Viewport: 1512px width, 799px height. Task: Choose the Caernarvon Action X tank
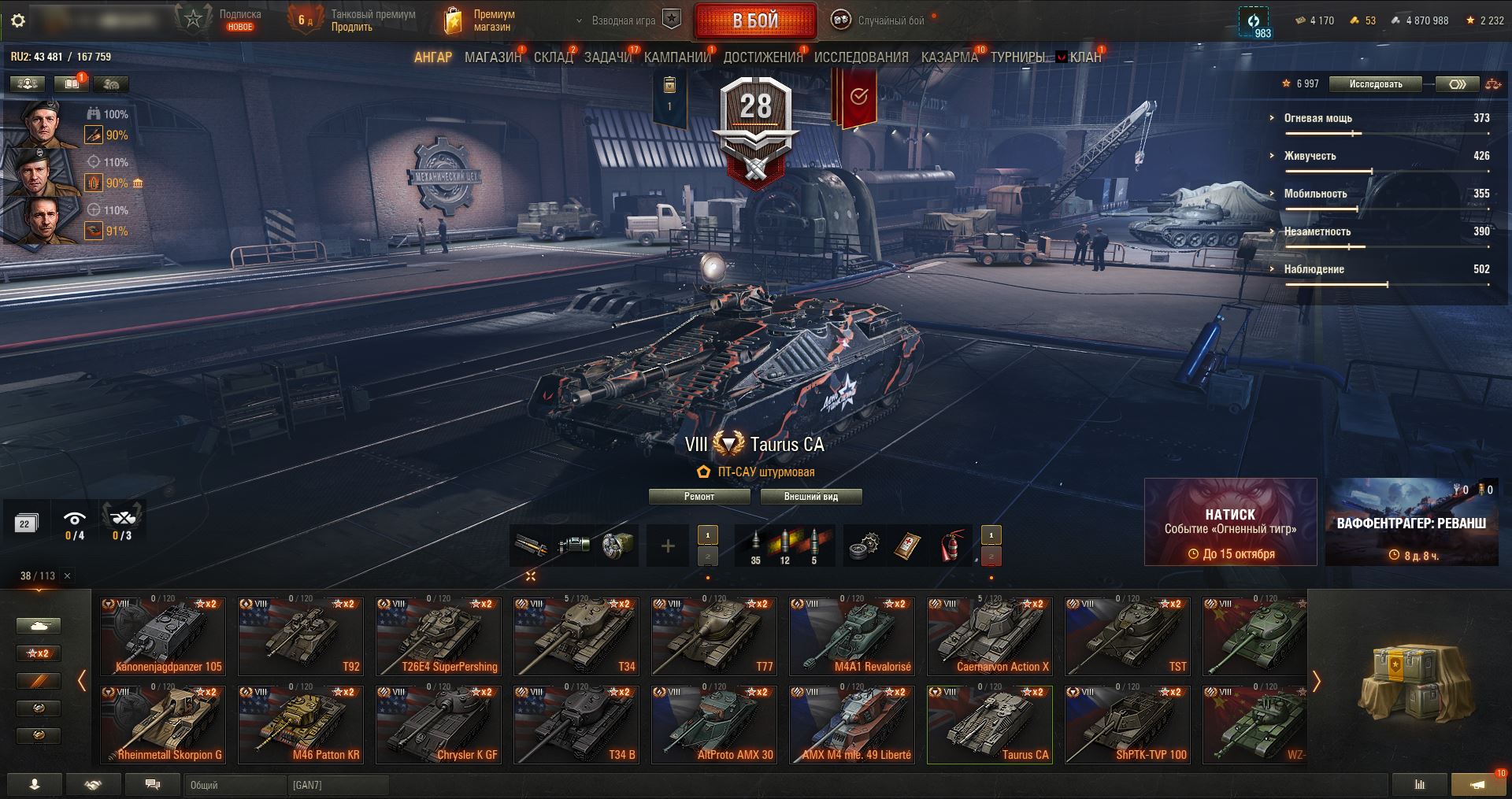[990, 636]
